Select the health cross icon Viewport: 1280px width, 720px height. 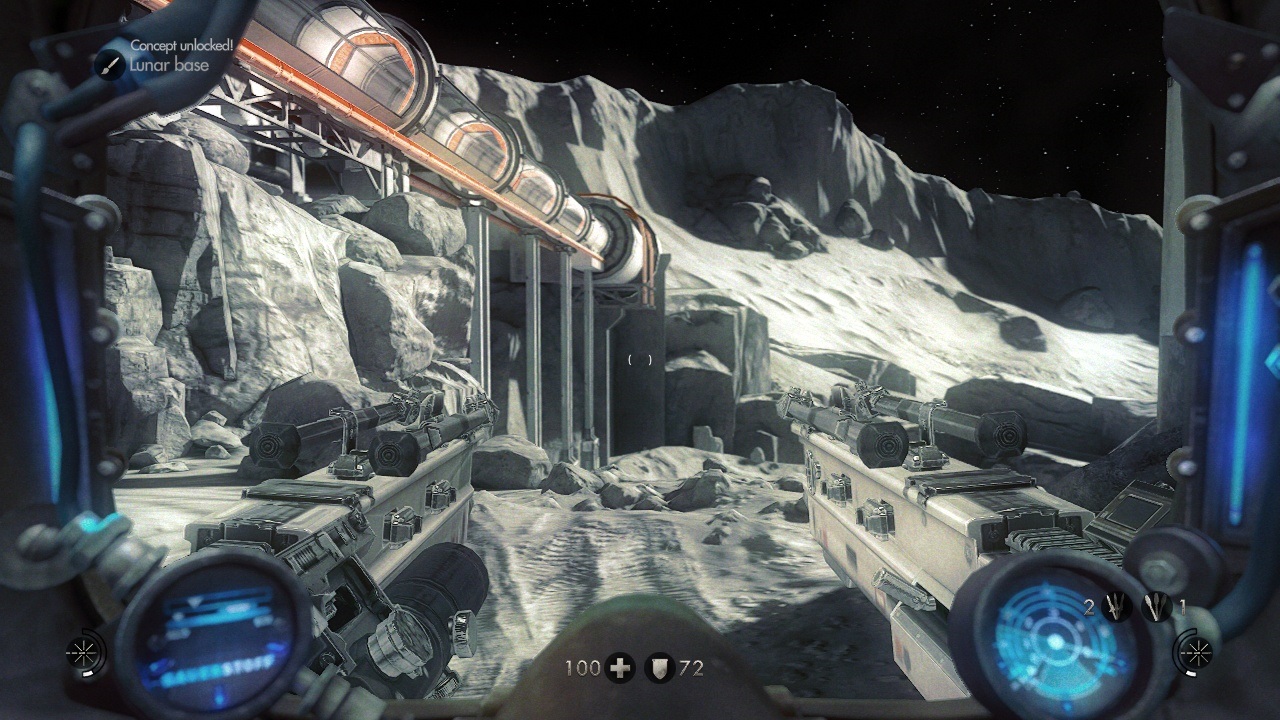click(x=620, y=668)
